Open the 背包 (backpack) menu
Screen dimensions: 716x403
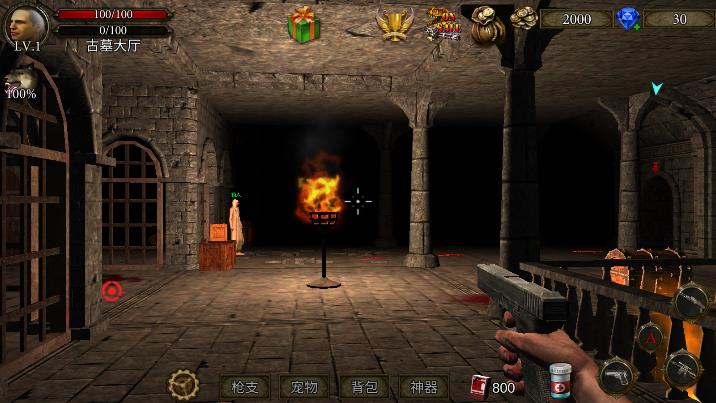(364, 387)
